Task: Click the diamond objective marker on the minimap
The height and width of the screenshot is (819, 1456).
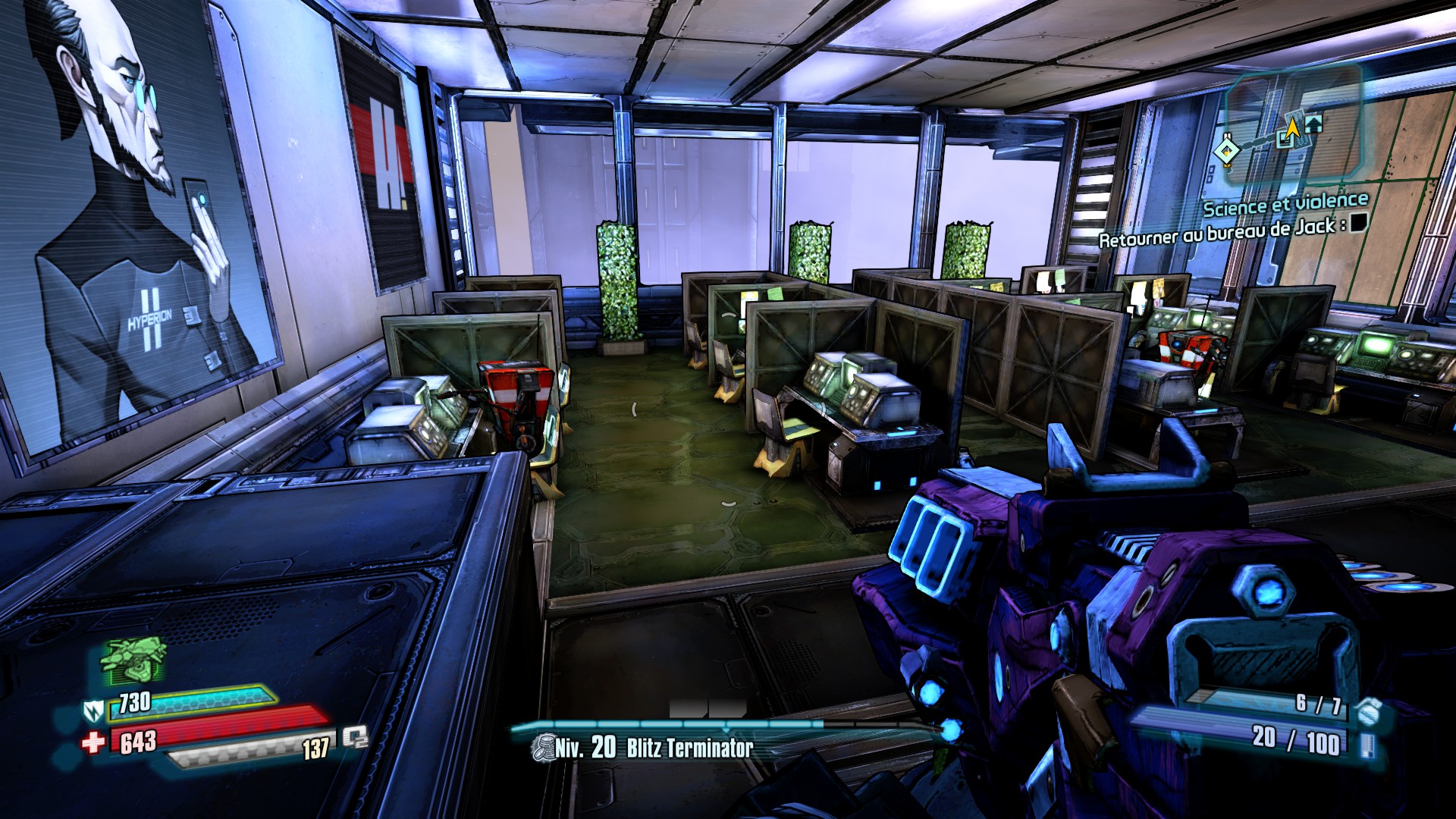Action: [x=1225, y=151]
